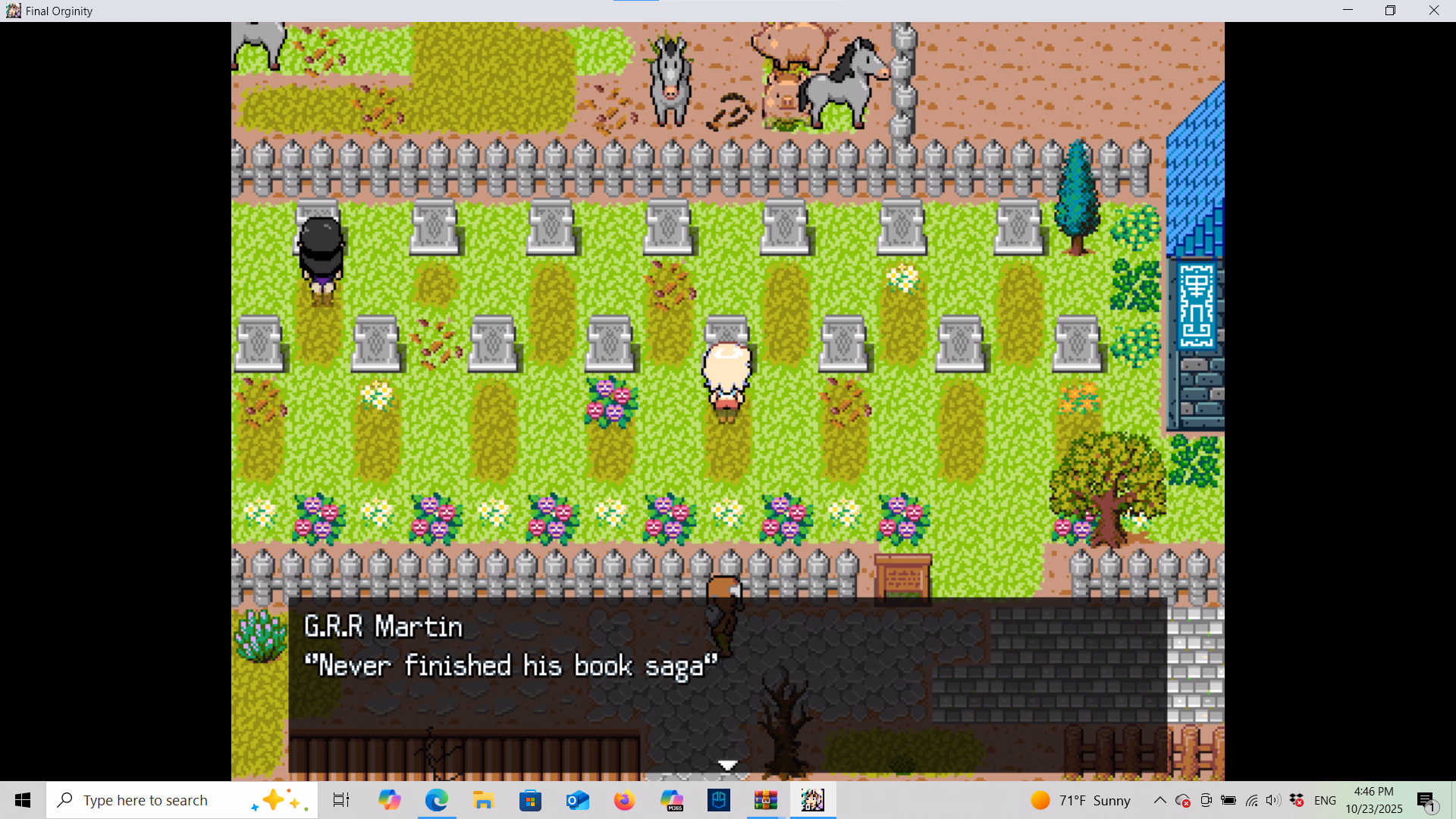This screenshot has height=819, width=1456.
Task: Minimize the Final Orginity window
Action: pos(1348,11)
